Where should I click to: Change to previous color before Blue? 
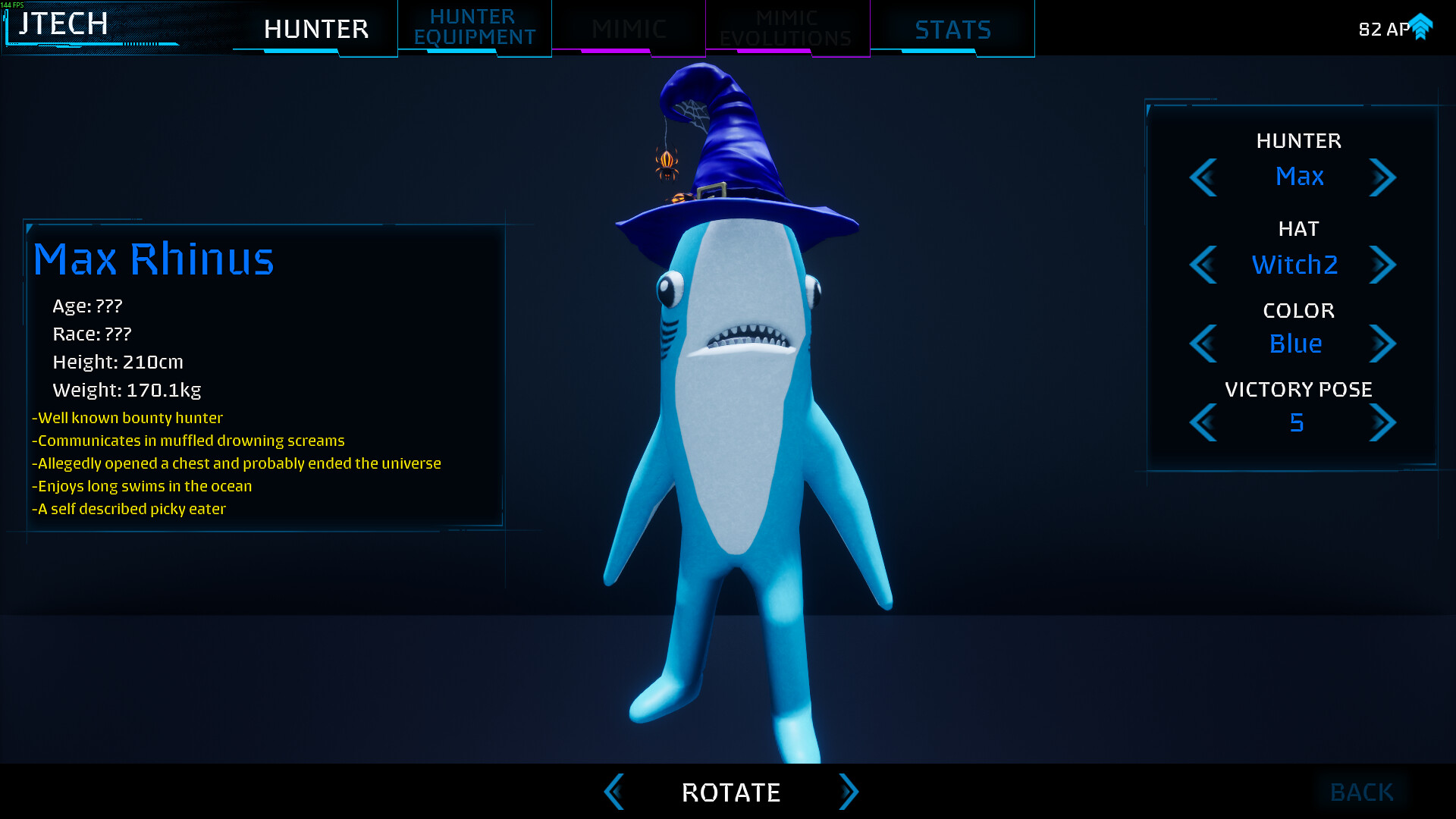[x=1203, y=344]
